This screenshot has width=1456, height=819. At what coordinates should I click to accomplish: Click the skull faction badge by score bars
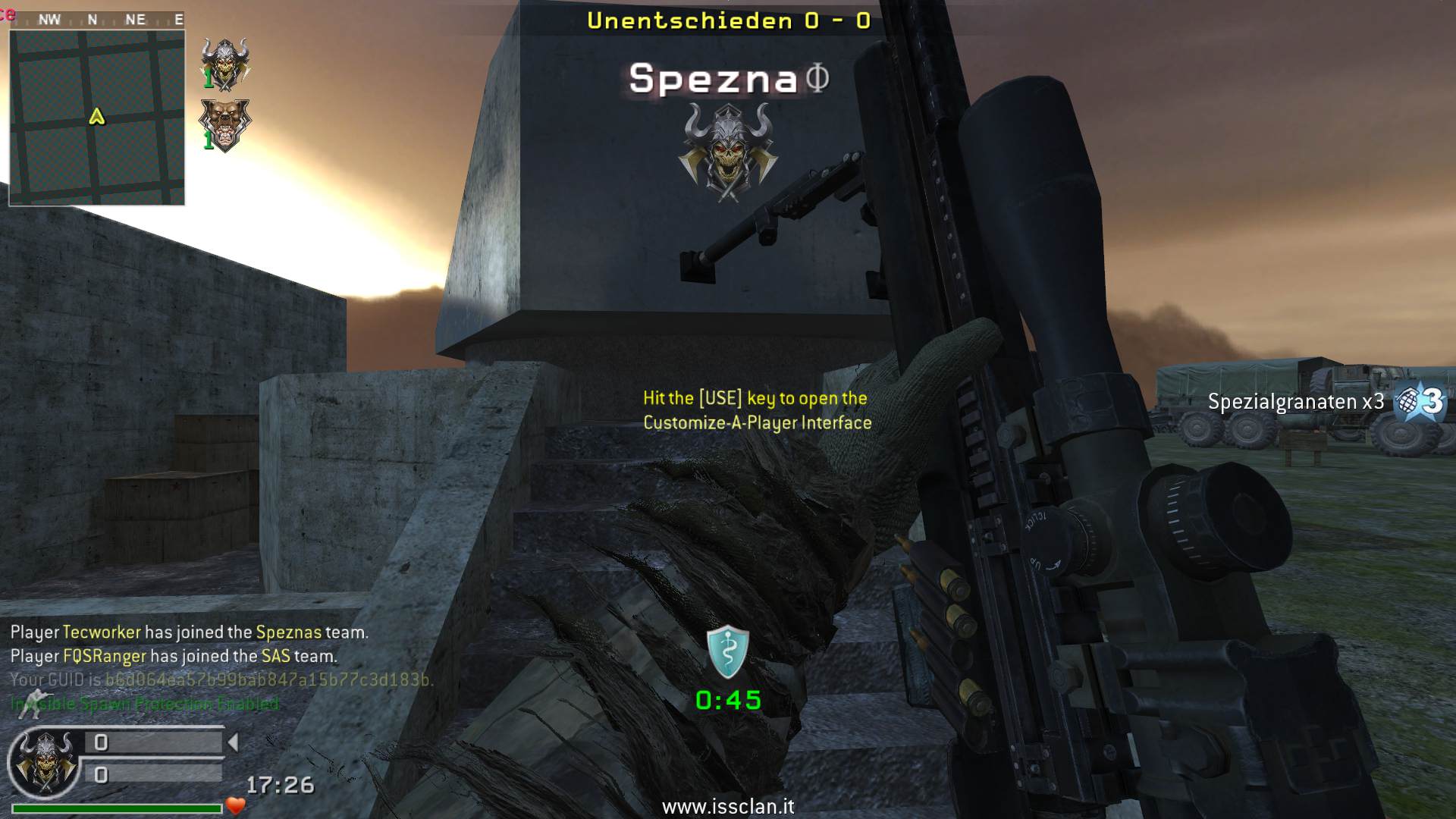[x=45, y=762]
